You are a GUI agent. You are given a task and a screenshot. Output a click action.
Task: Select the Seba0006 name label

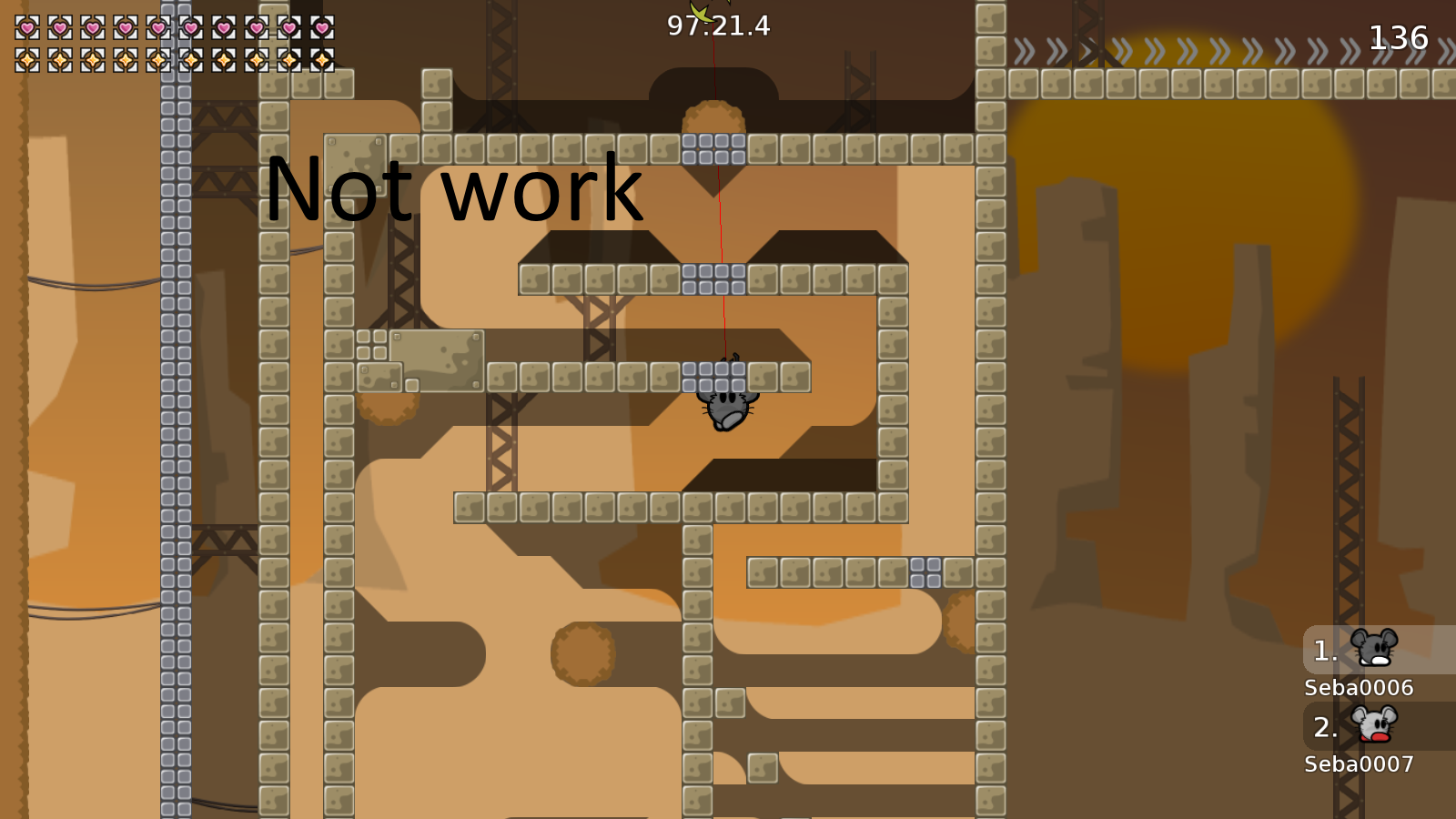1358,689
